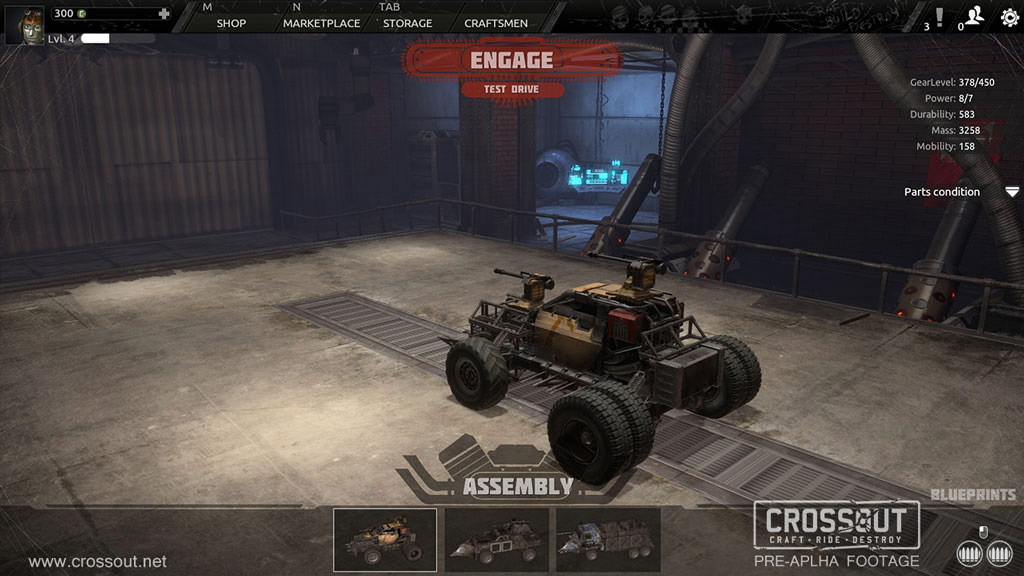Start battle with the Engage button
The image size is (1024, 576).
tap(511, 60)
